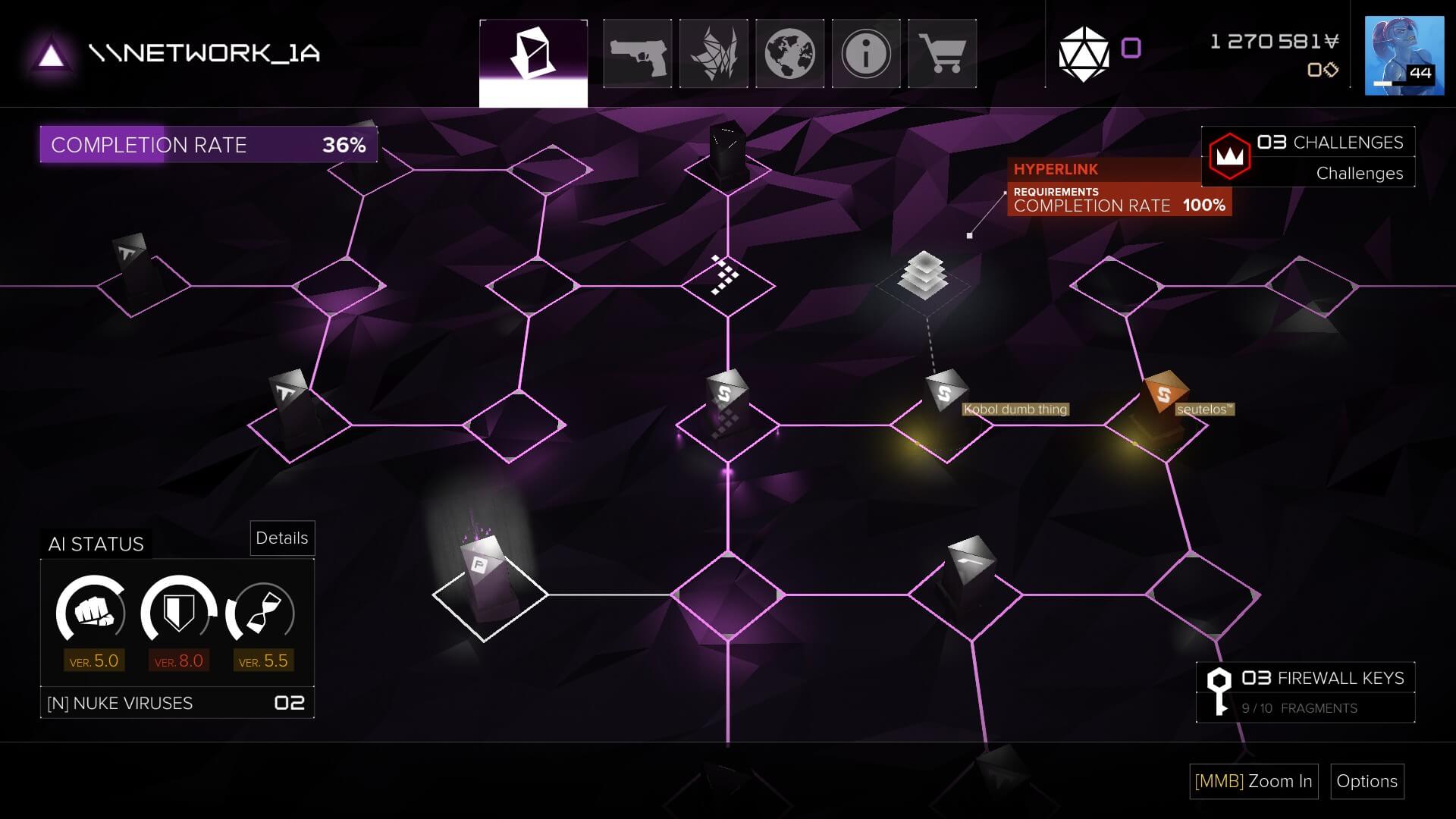Viewport: 1456px width, 819px height.
Task: Switch to the pistol weapons tab
Action: pos(637,54)
